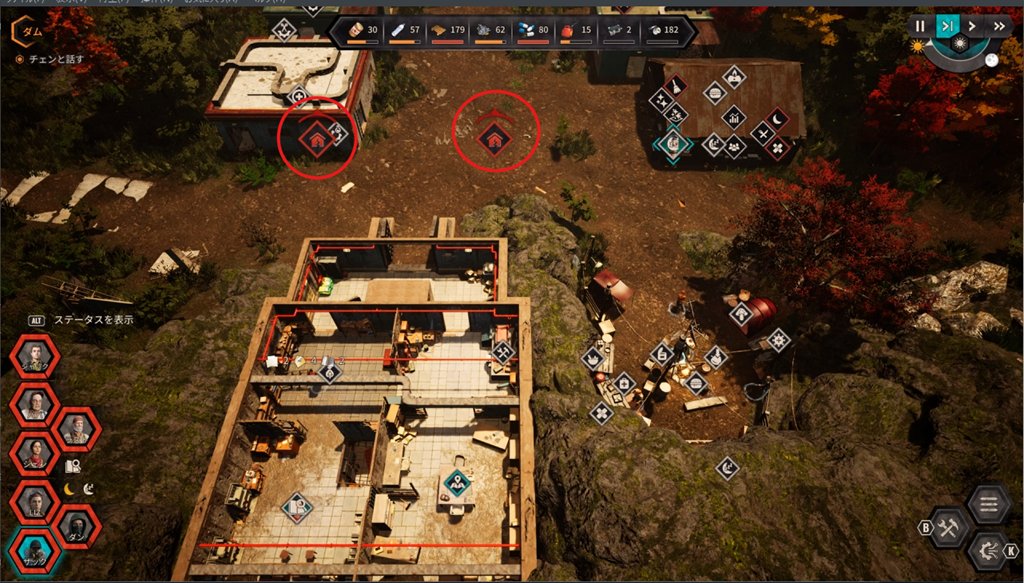Image resolution: width=1024 pixels, height=583 pixels.
Task: Pick the topmost young man survivor portrait
Action: coord(34,357)
